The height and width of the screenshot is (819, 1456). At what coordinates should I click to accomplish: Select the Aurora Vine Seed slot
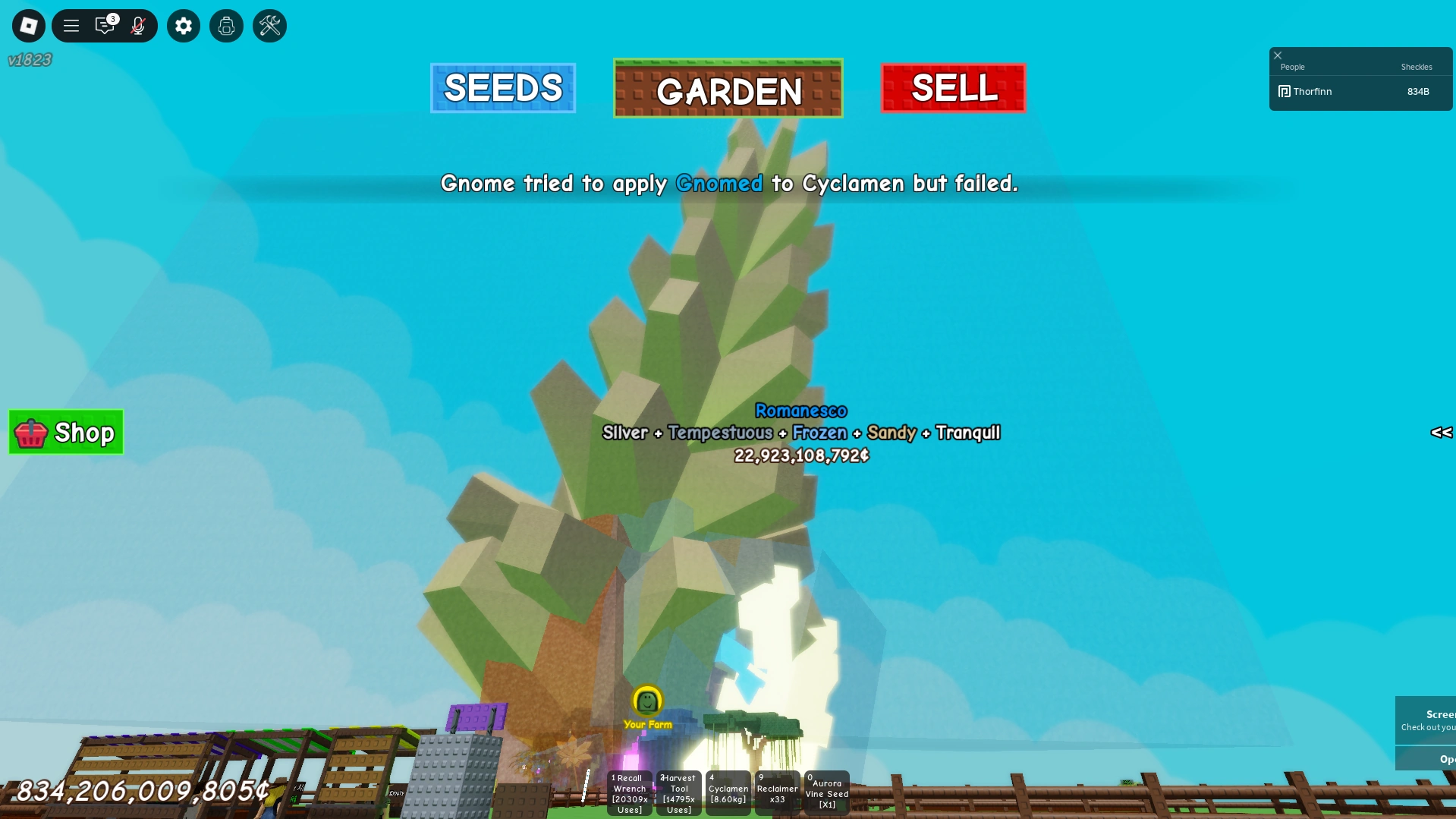click(825, 792)
